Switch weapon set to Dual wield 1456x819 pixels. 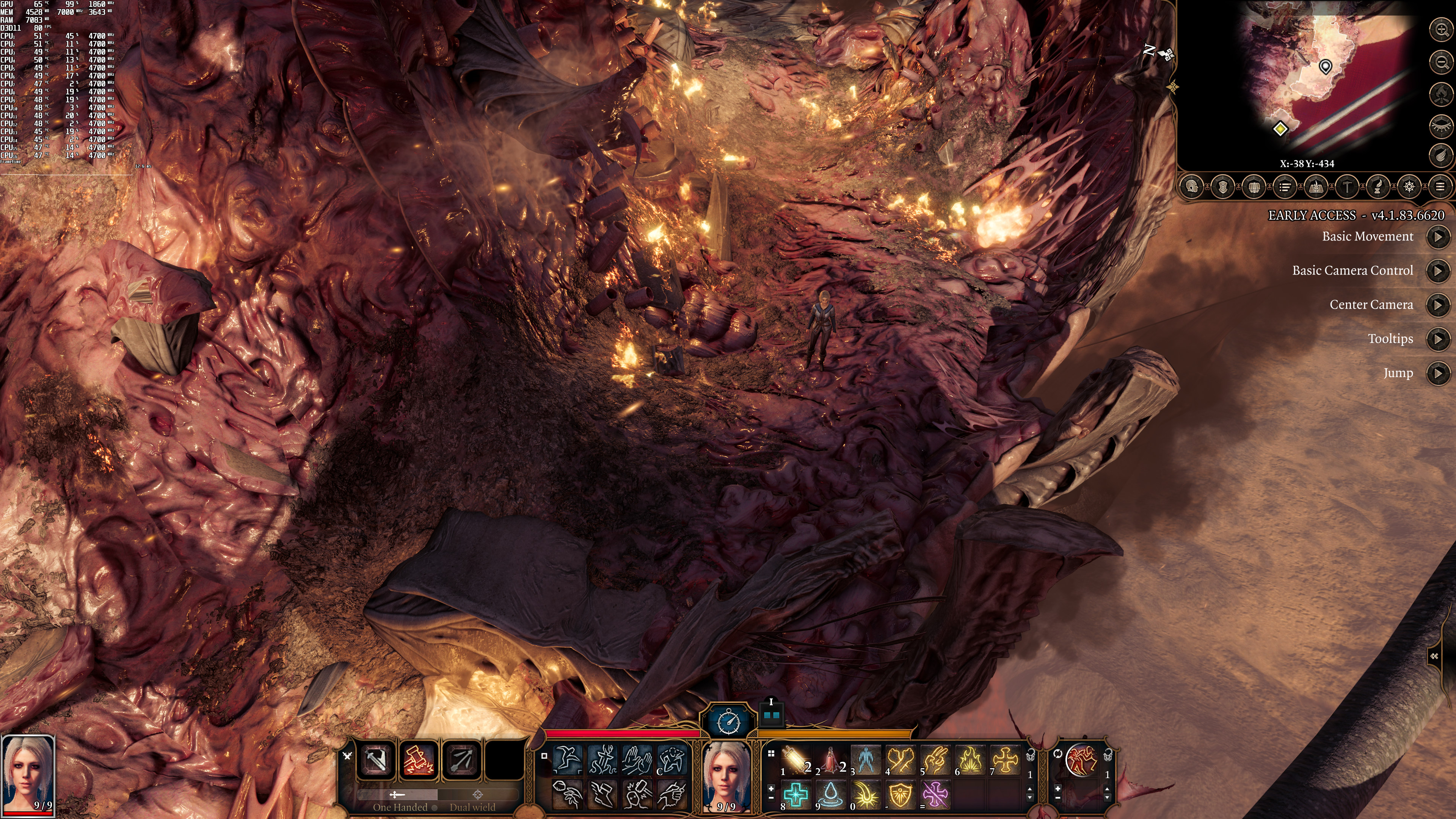(473, 806)
